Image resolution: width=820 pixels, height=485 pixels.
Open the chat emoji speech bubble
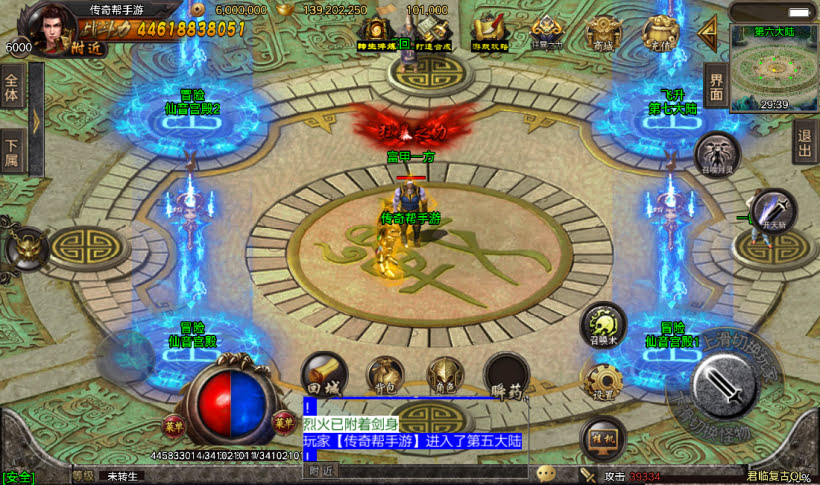click(x=546, y=473)
